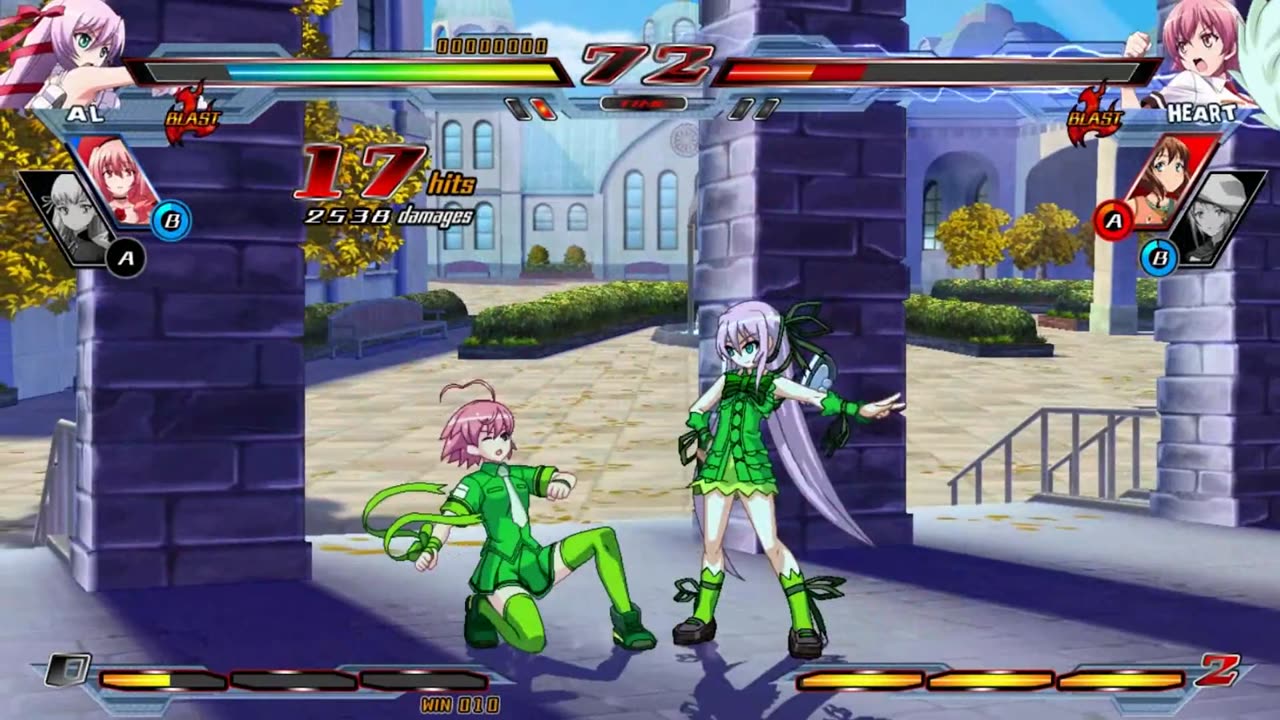Activate the Blast icon beside Heart's name
The width and height of the screenshot is (1280, 720).
point(1094,117)
